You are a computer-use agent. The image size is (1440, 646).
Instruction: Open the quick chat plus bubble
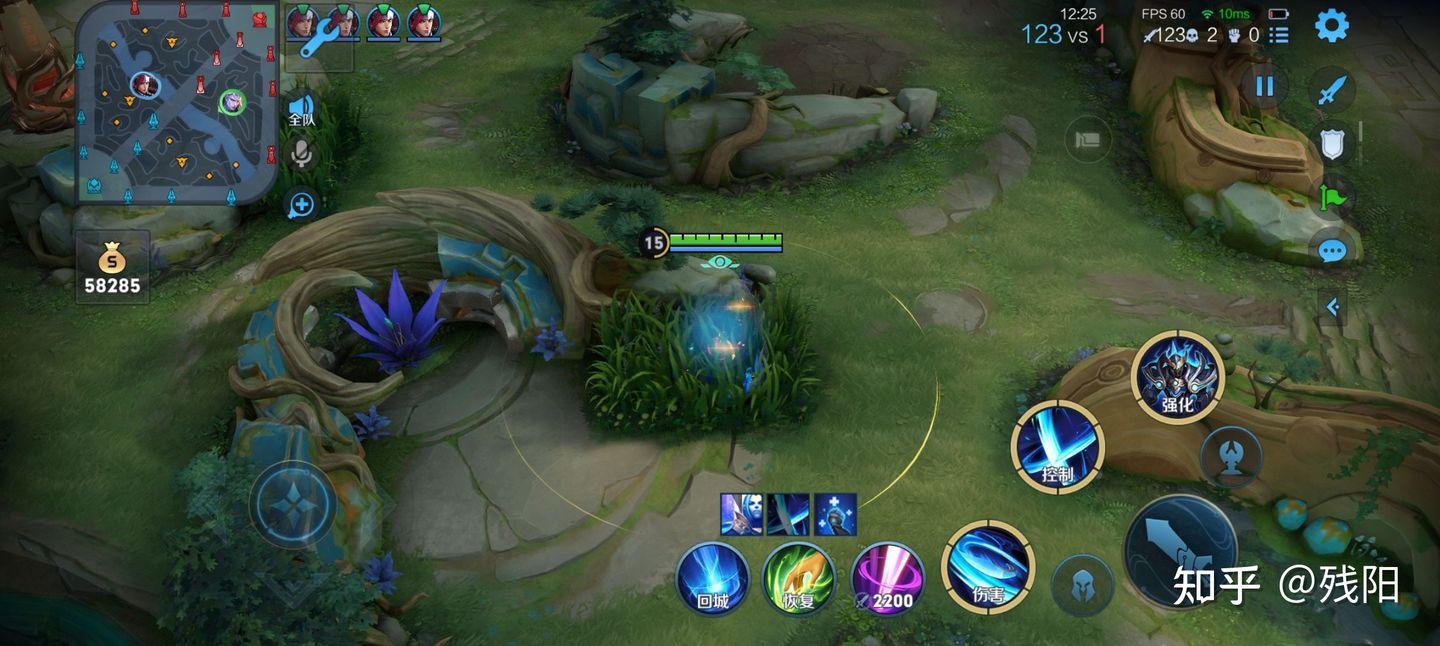(300, 206)
